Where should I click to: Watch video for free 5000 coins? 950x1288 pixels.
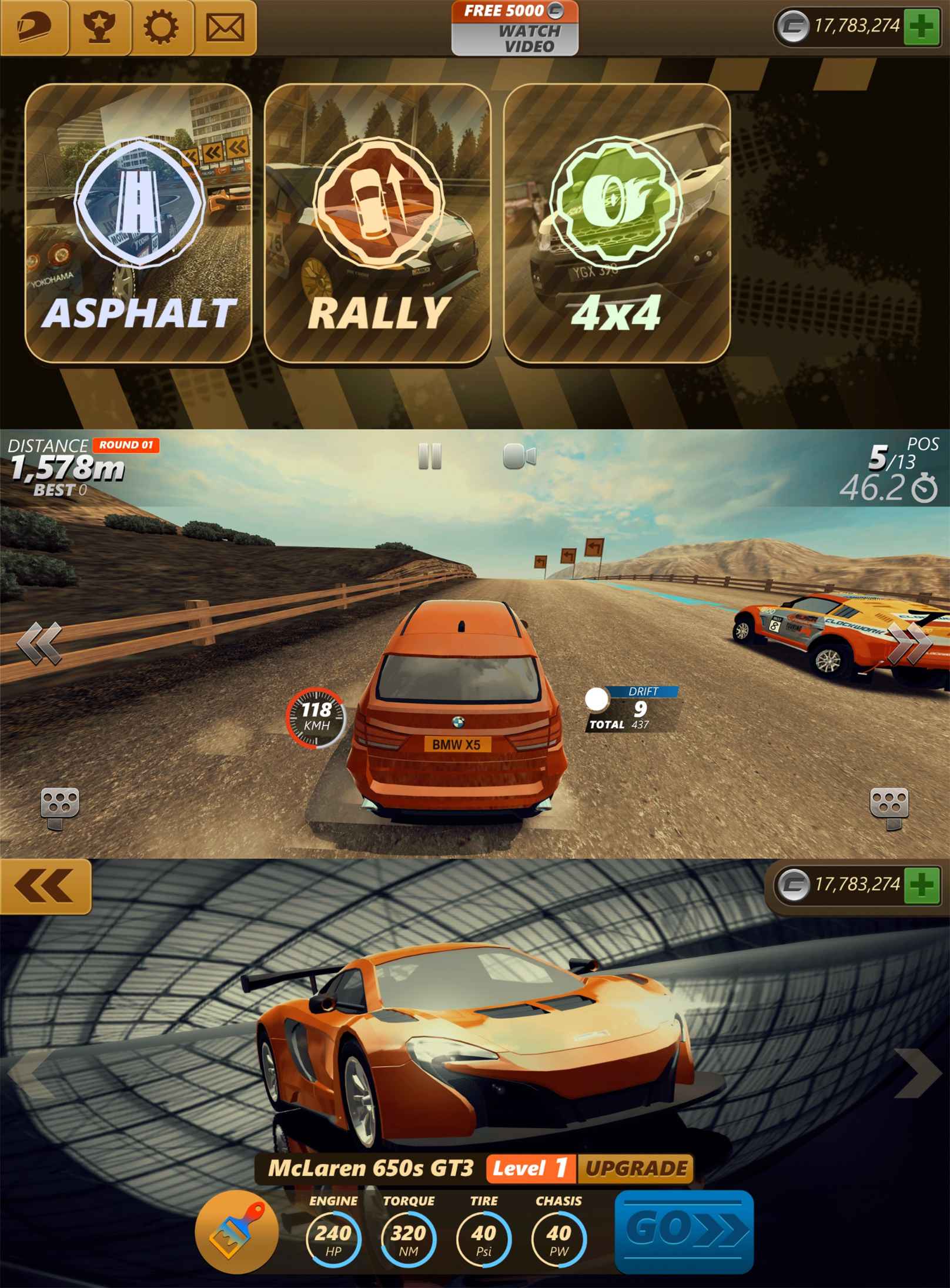coord(514,28)
